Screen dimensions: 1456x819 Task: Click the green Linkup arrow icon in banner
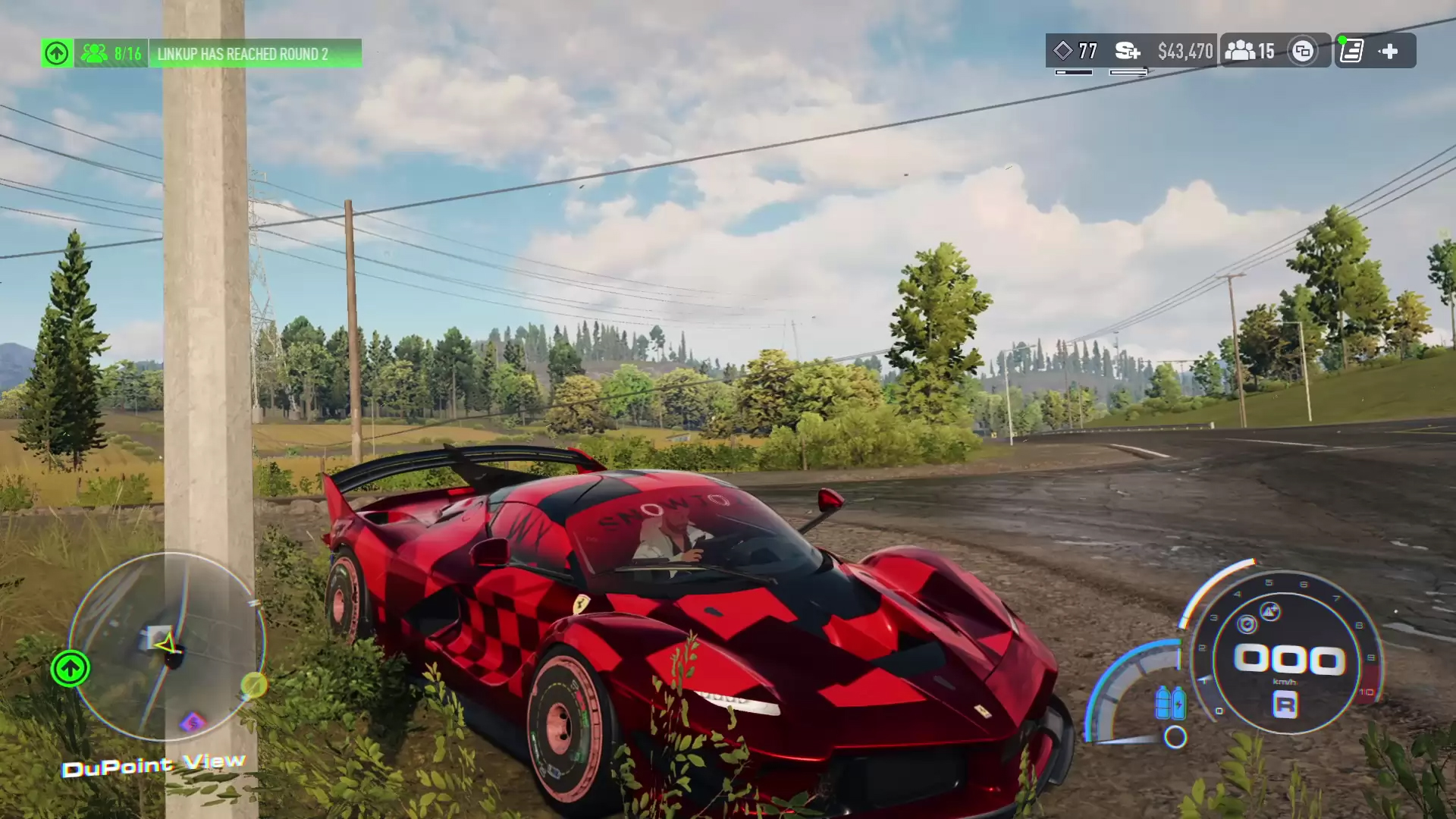(57, 53)
